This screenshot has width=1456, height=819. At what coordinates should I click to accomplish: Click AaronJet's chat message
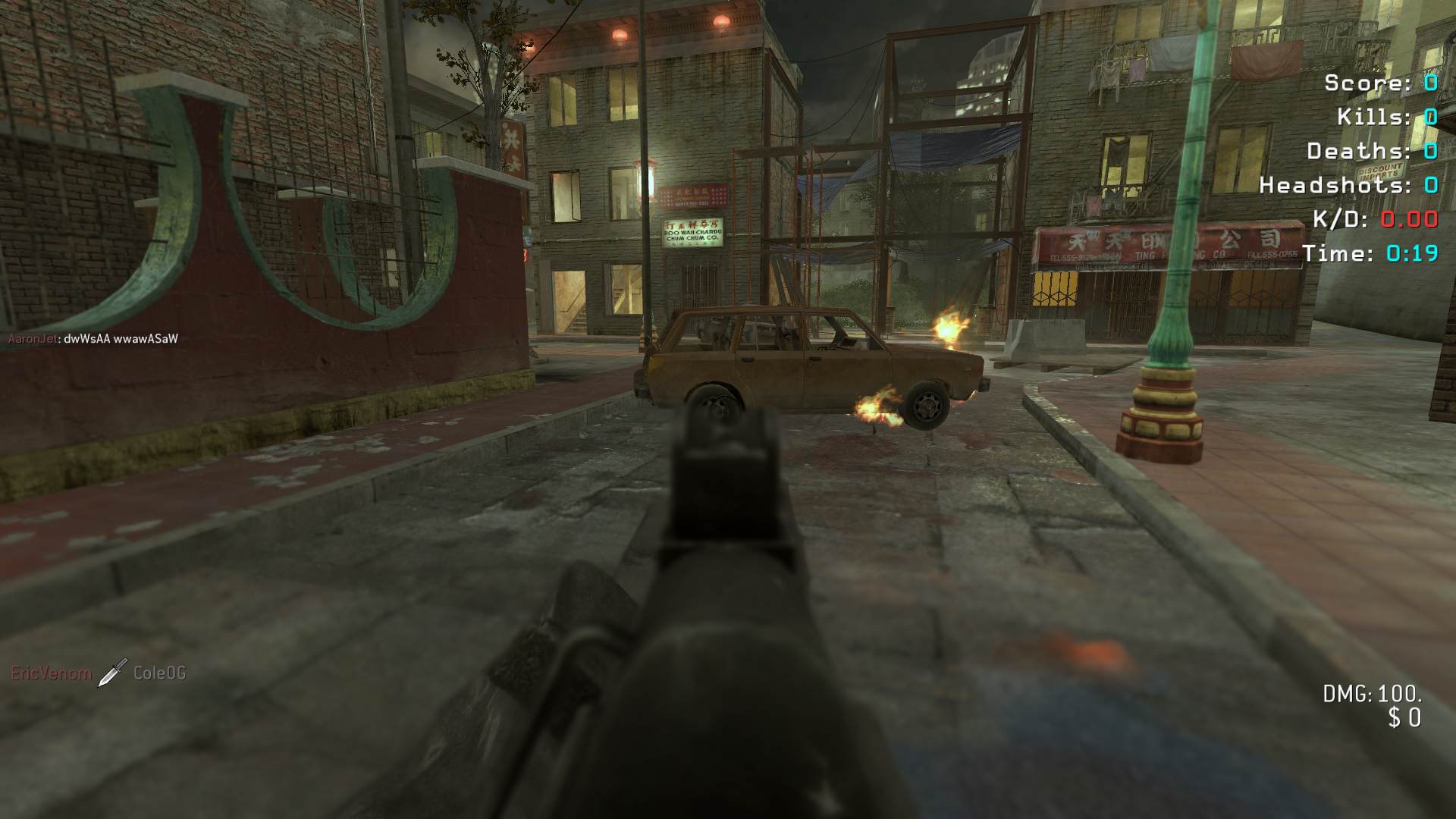click(x=121, y=339)
